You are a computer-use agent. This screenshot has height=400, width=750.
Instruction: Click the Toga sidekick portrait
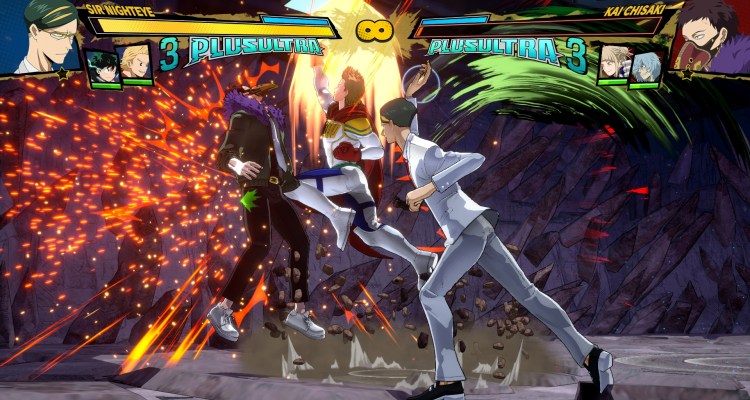612,65
